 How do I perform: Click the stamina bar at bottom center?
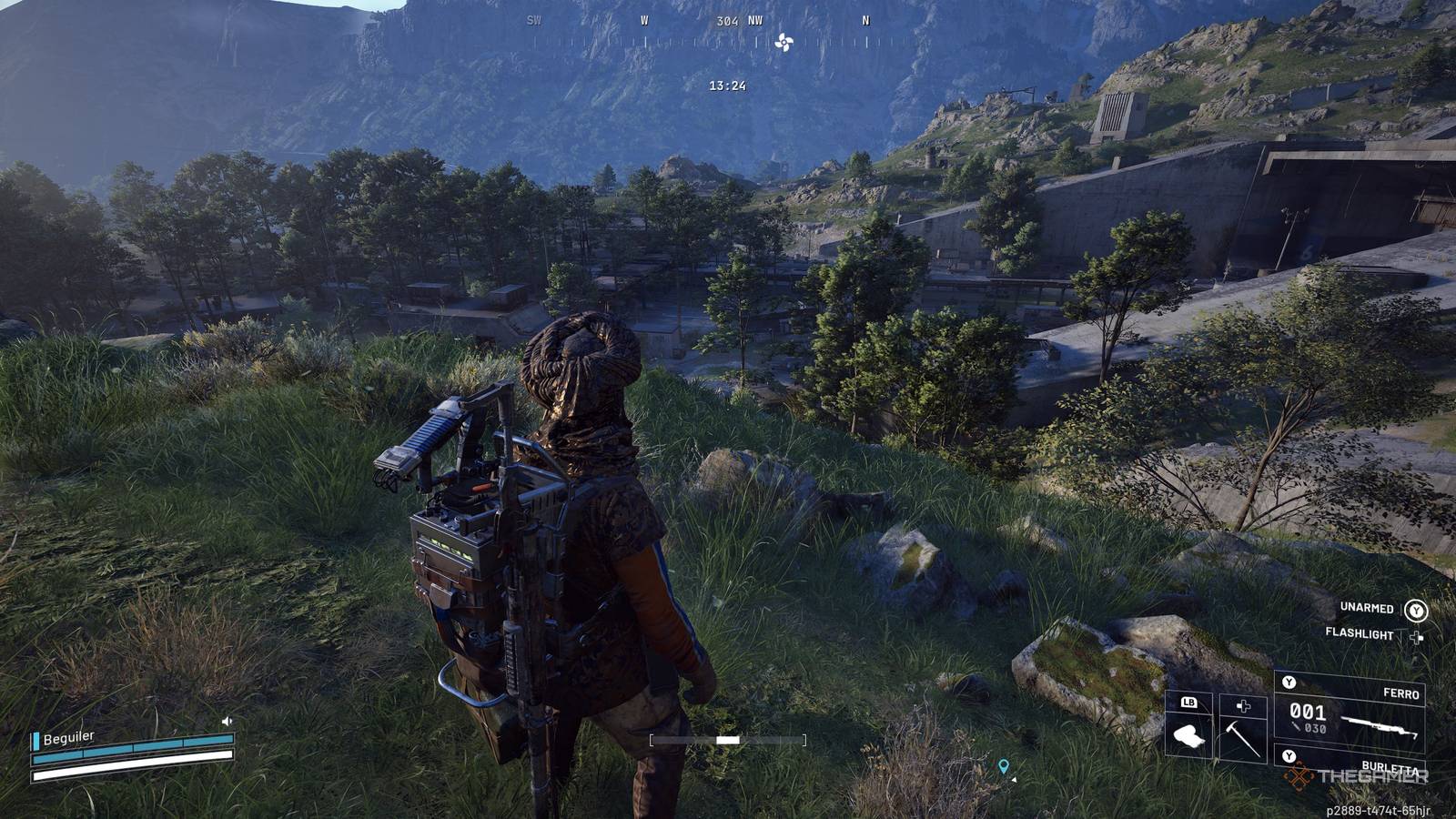[728, 739]
